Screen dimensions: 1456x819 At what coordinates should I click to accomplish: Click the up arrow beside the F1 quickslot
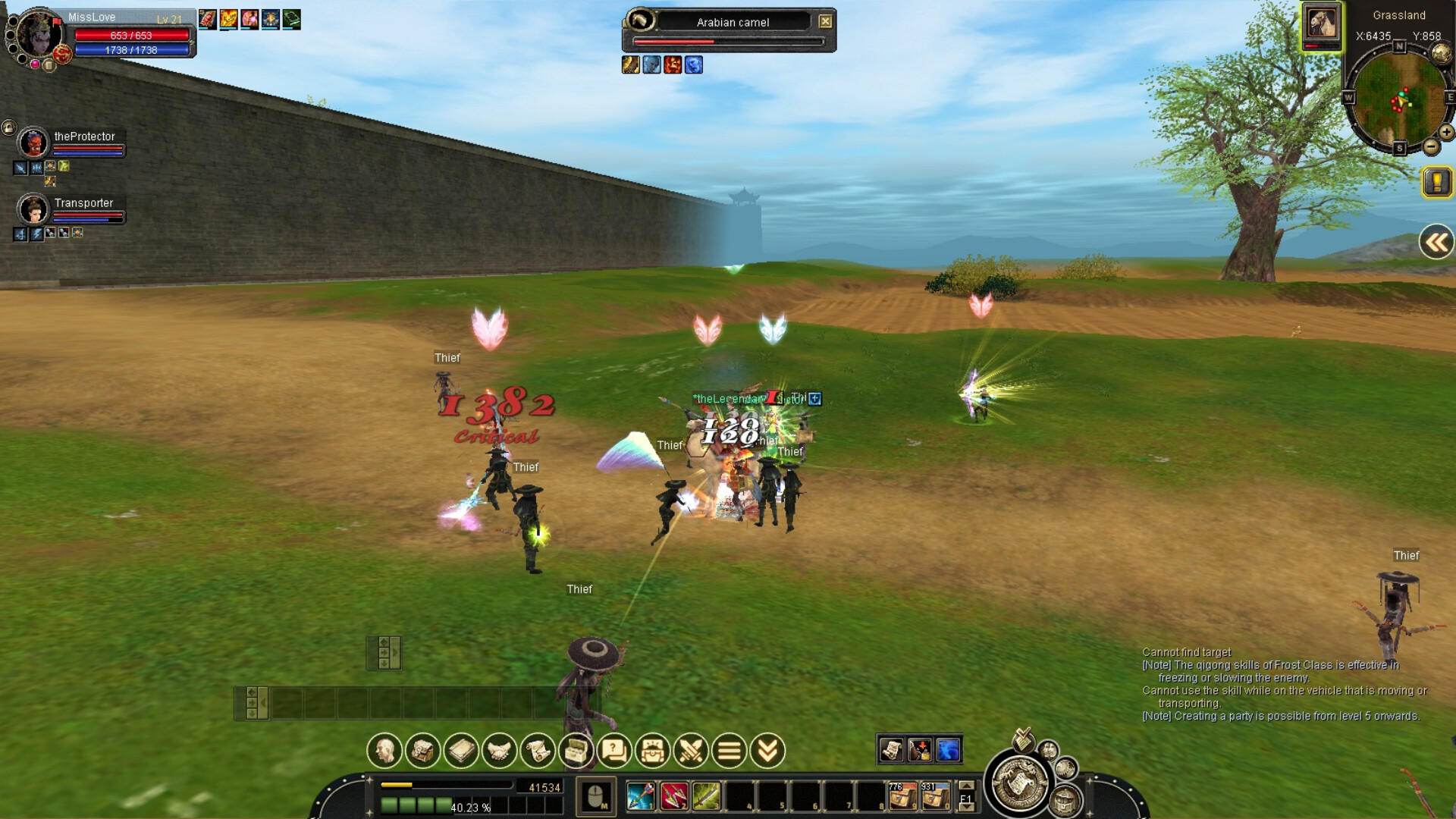968,786
